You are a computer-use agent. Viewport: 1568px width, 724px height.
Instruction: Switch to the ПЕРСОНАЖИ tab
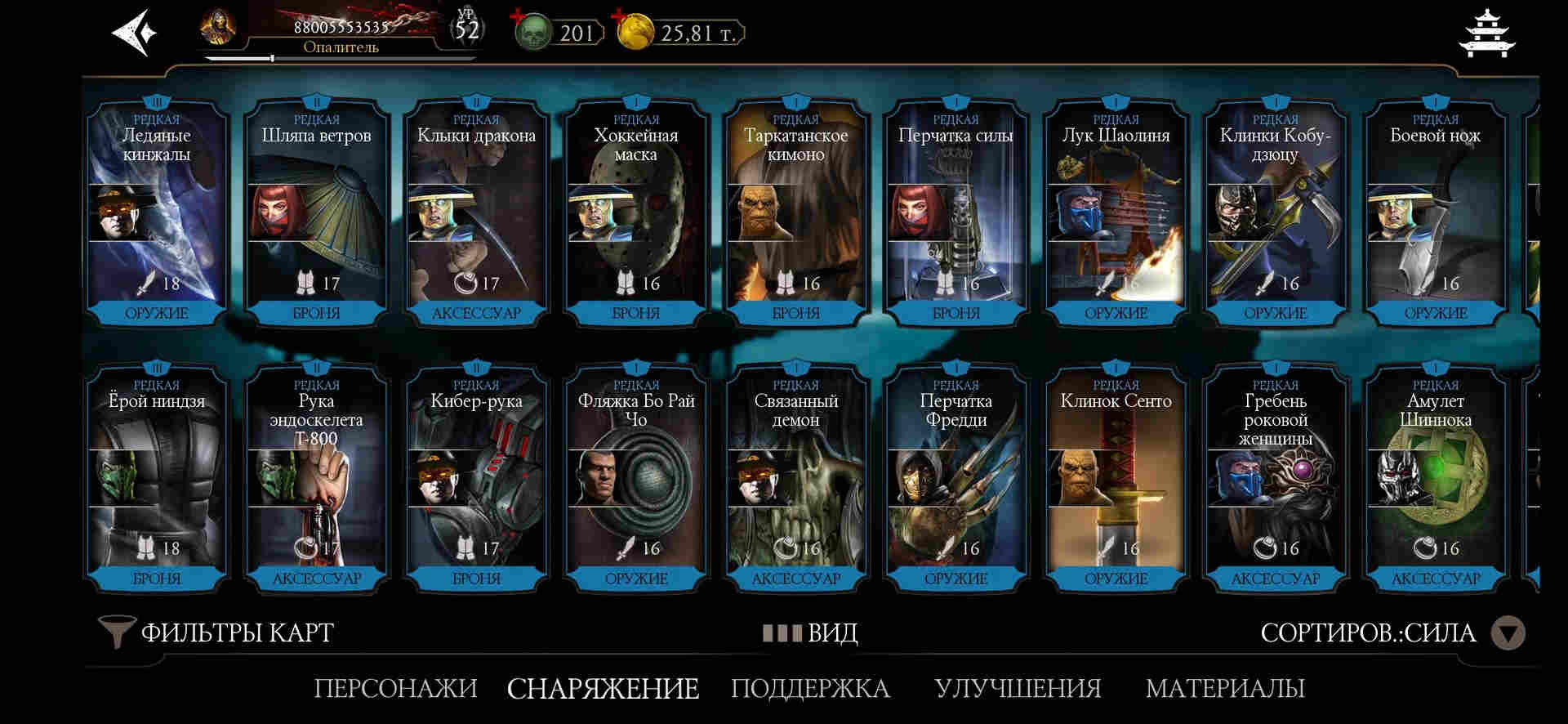(395, 688)
